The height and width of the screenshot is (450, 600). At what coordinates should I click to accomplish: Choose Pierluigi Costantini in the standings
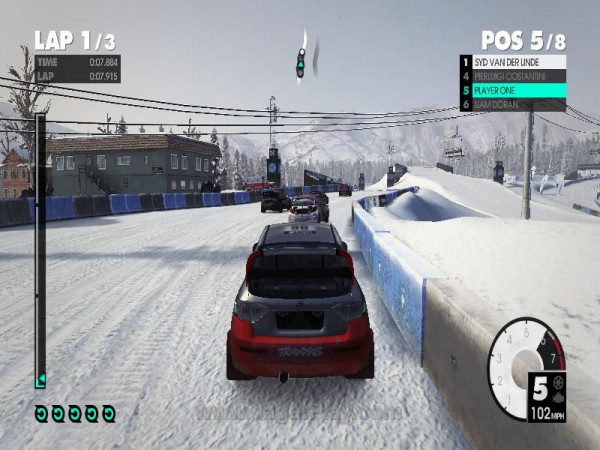click(x=514, y=76)
